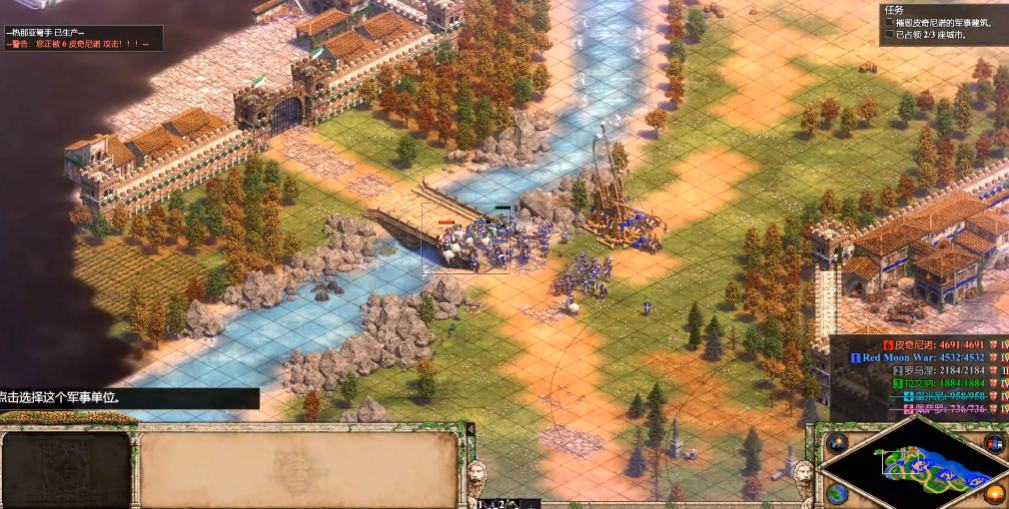Screen dimensions: 1009x509
Task: Select the '摧毁皮奇尼诺的军事建筑' objective
Action: 939,22
